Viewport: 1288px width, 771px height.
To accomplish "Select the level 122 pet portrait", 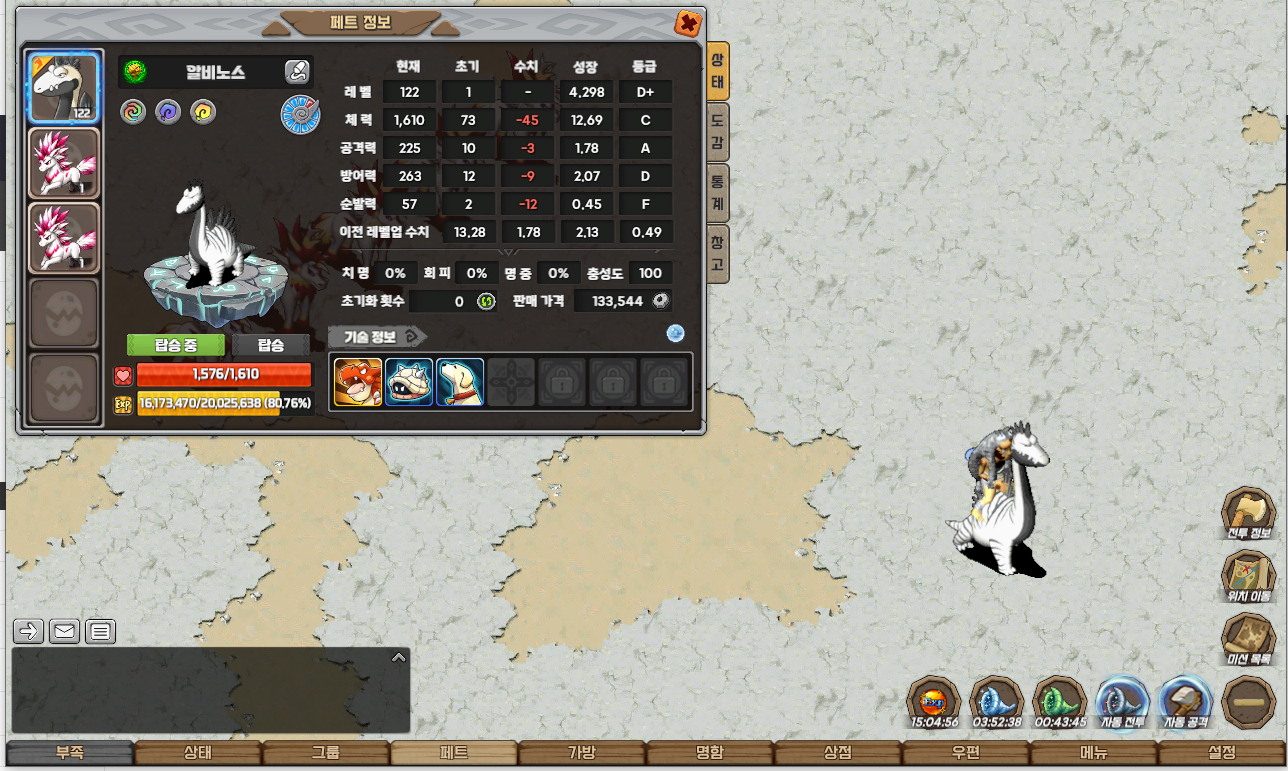I will 64,88.
